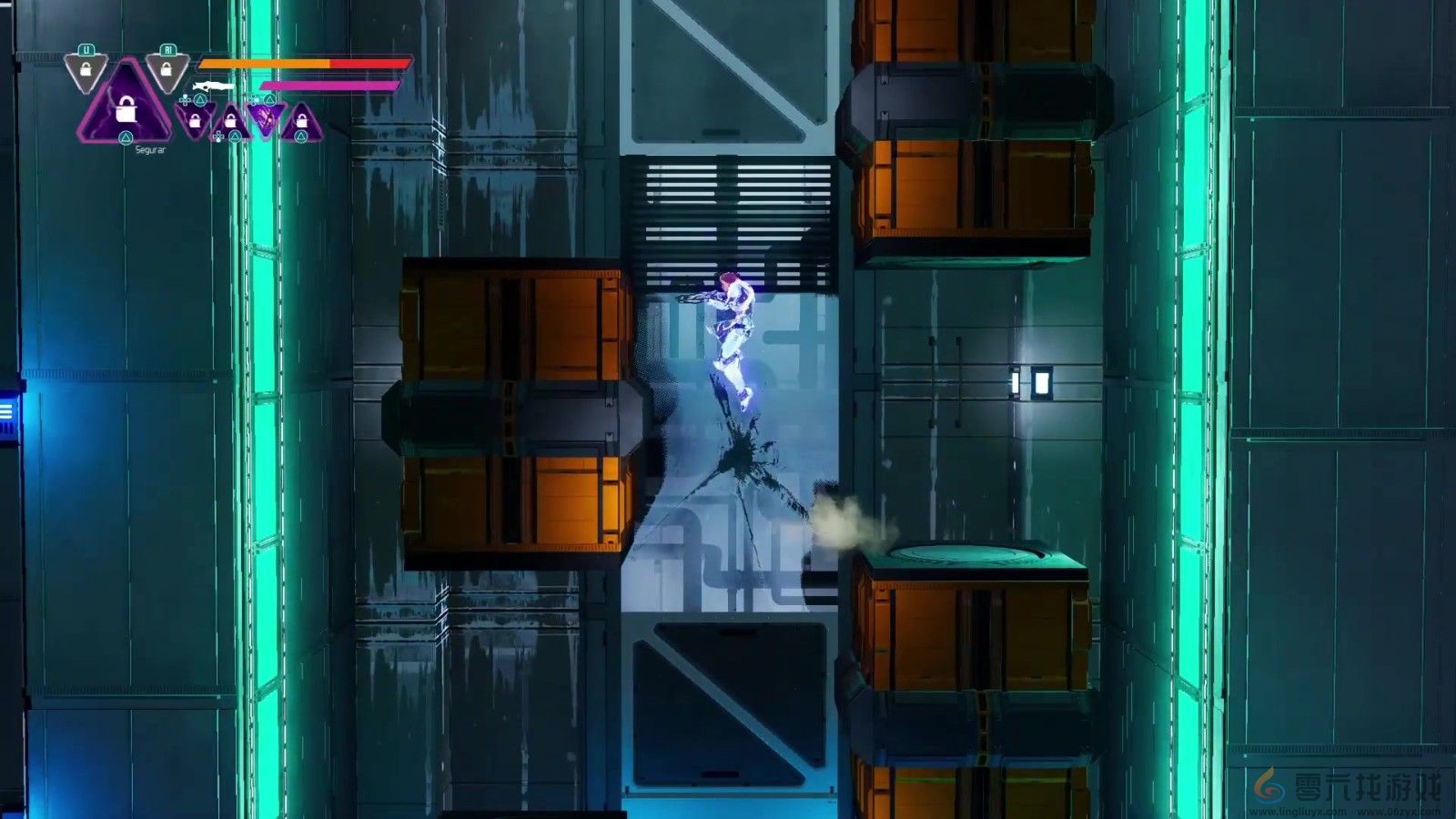Image resolution: width=1456 pixels, height=819 pixels.
Task: Select the large locked purple triangle ability
Action: pyautogui.click(x=125, y=110)
